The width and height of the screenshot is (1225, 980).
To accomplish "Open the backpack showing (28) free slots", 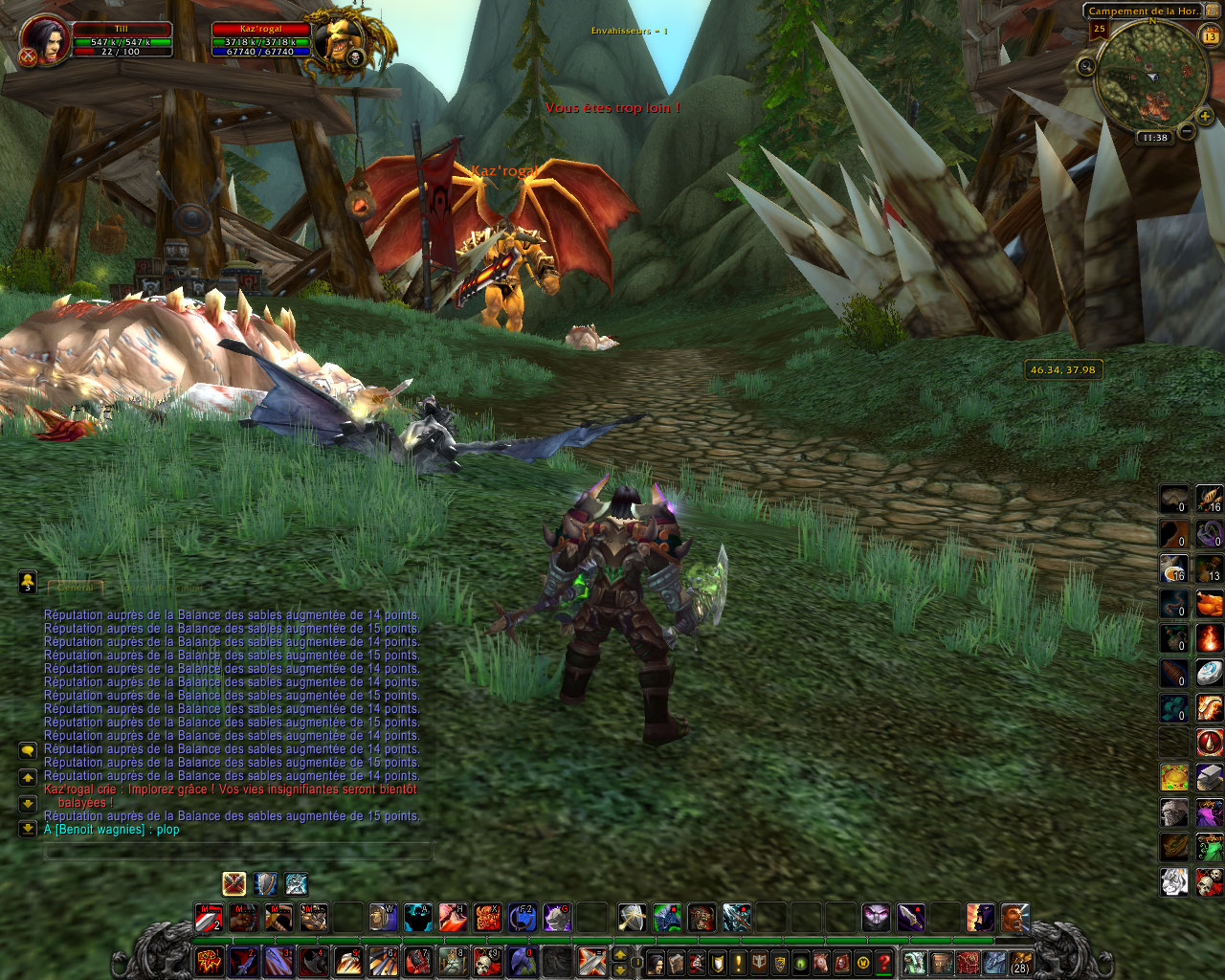I will tap(1020, 962).
